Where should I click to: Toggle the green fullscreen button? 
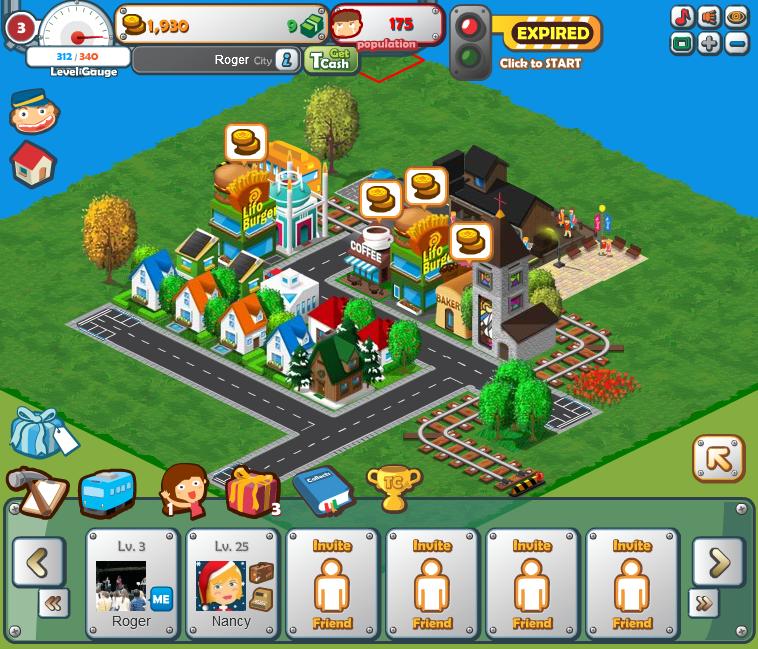click(x=683, y=44)
